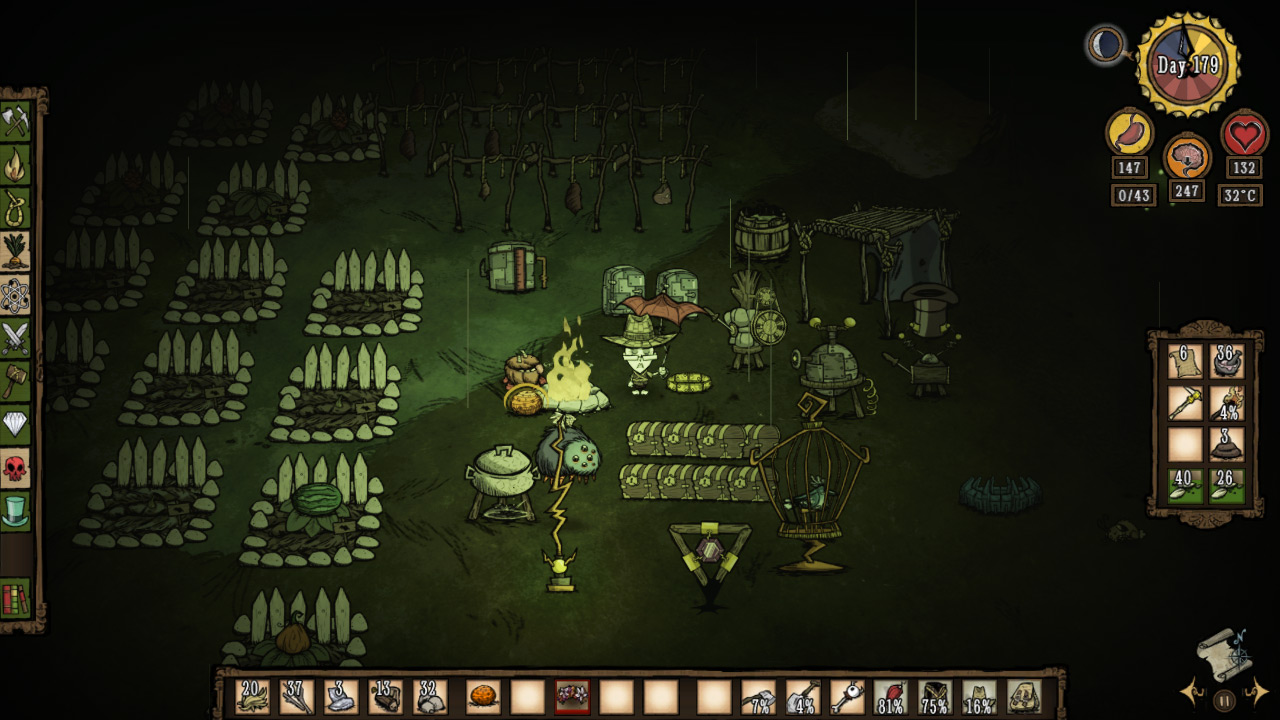Viewport: 1280px width, 720px height.
Task: Switch to the Survival rope tab
Action: [x=17, y=208]
